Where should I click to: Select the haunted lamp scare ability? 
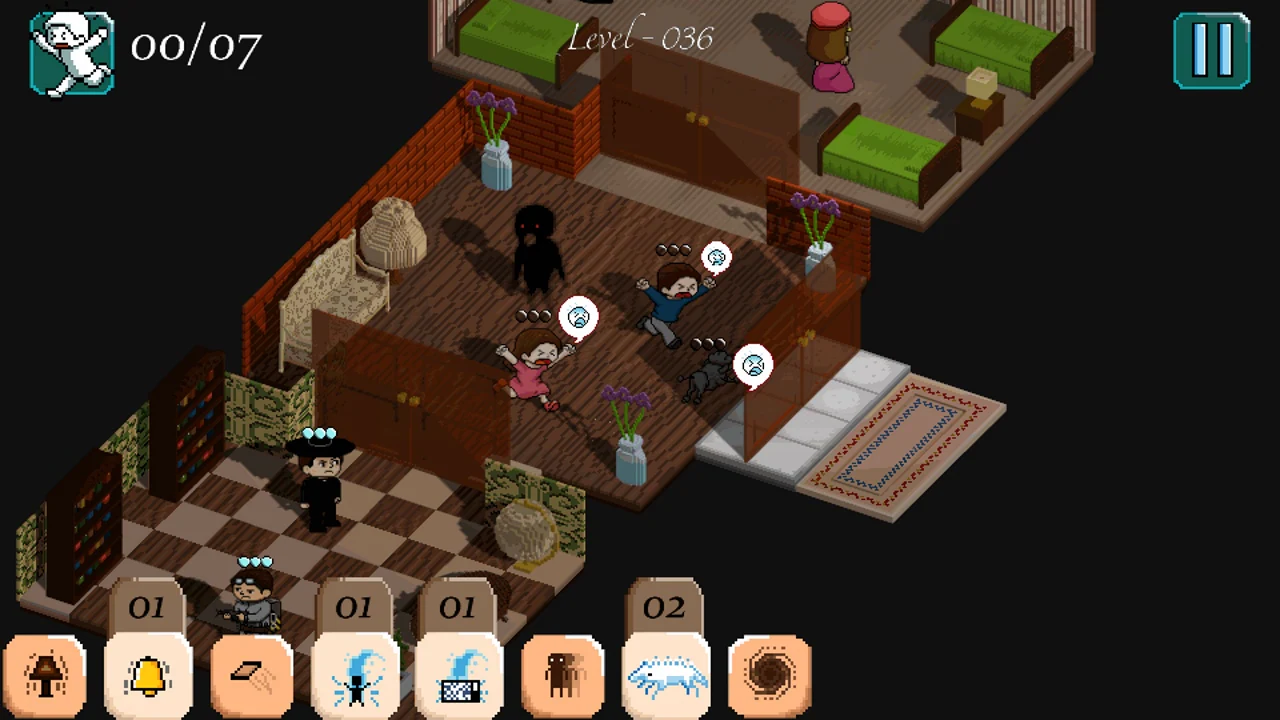point(45,677)
